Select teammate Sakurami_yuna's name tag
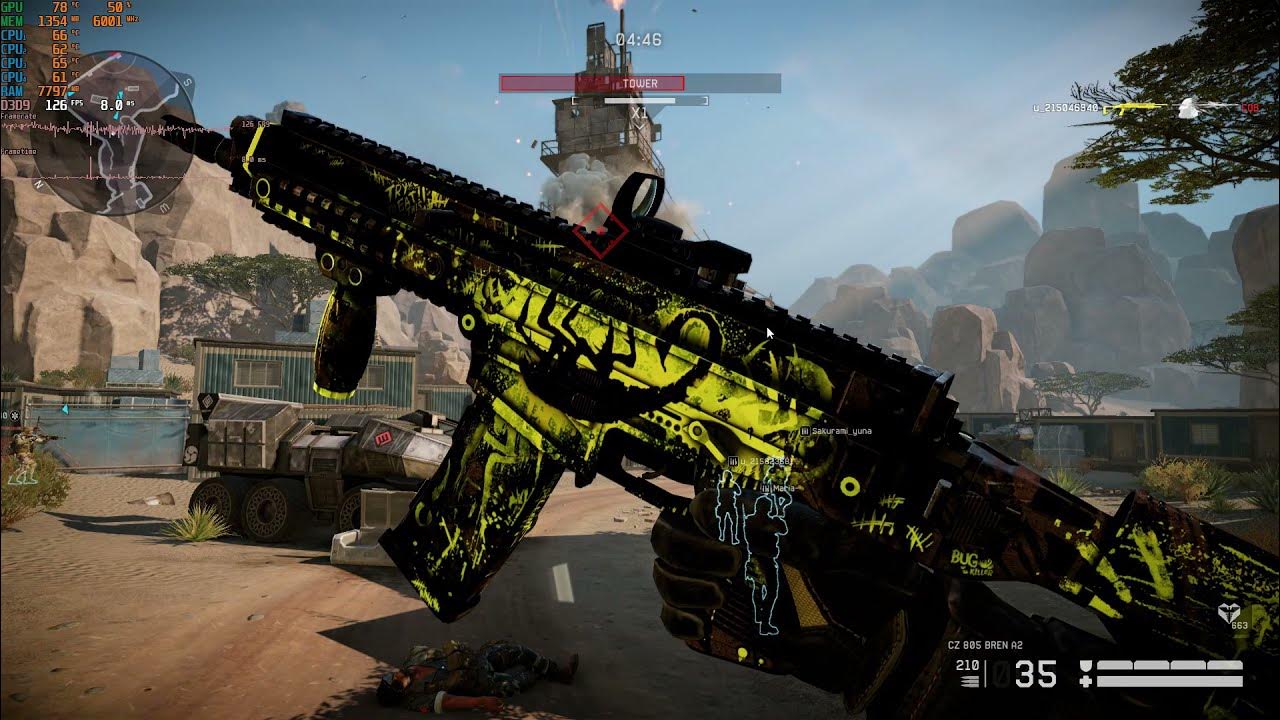The image size is (1280, 720). pos(840,431)
